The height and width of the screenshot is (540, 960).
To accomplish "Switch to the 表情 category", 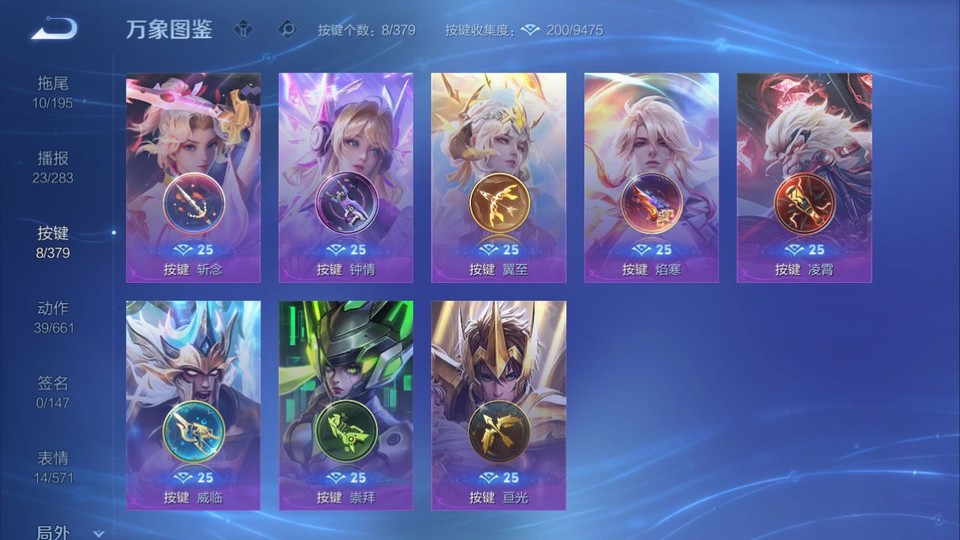I will click(x=53, y=466).
